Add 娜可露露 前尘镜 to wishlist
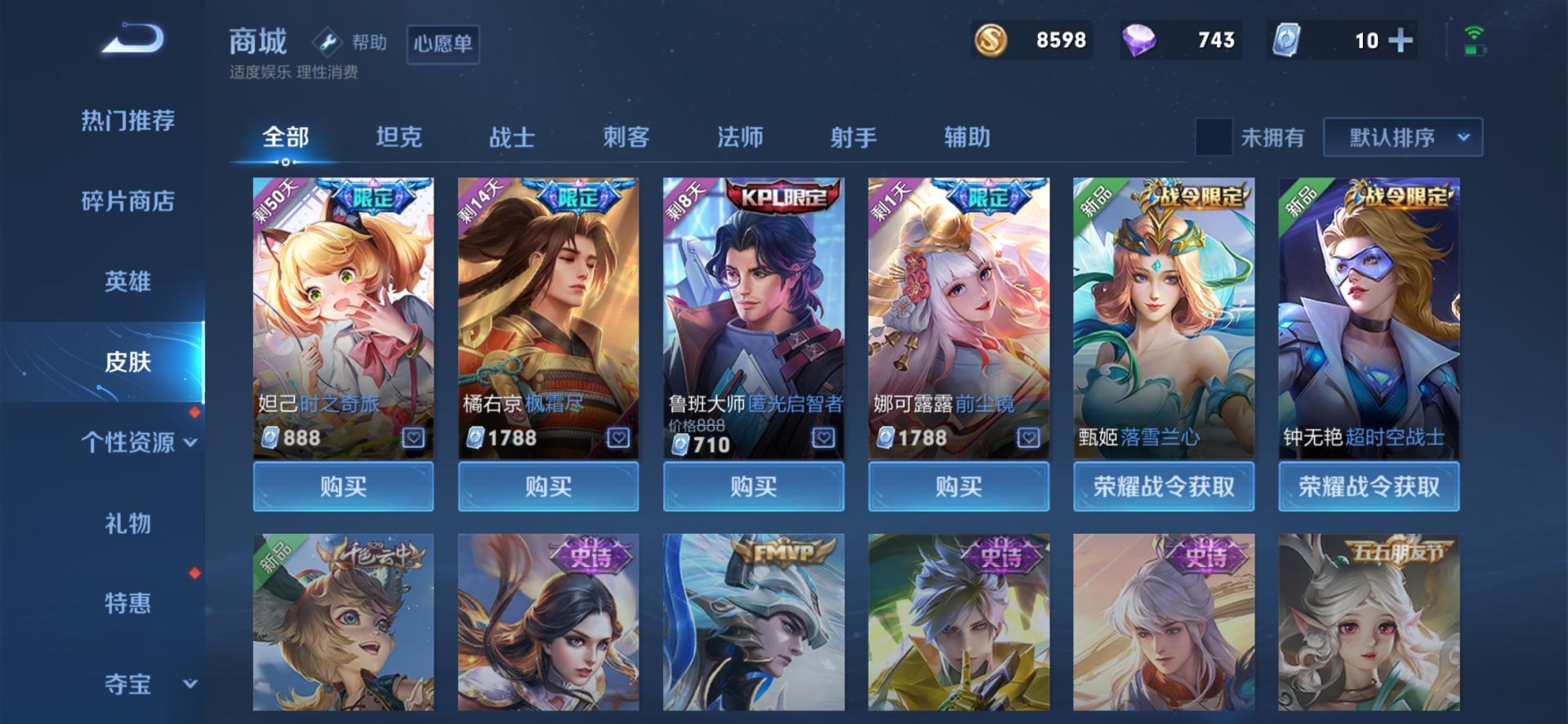The image size is (1568, 724). click(x=1028, y=438)
